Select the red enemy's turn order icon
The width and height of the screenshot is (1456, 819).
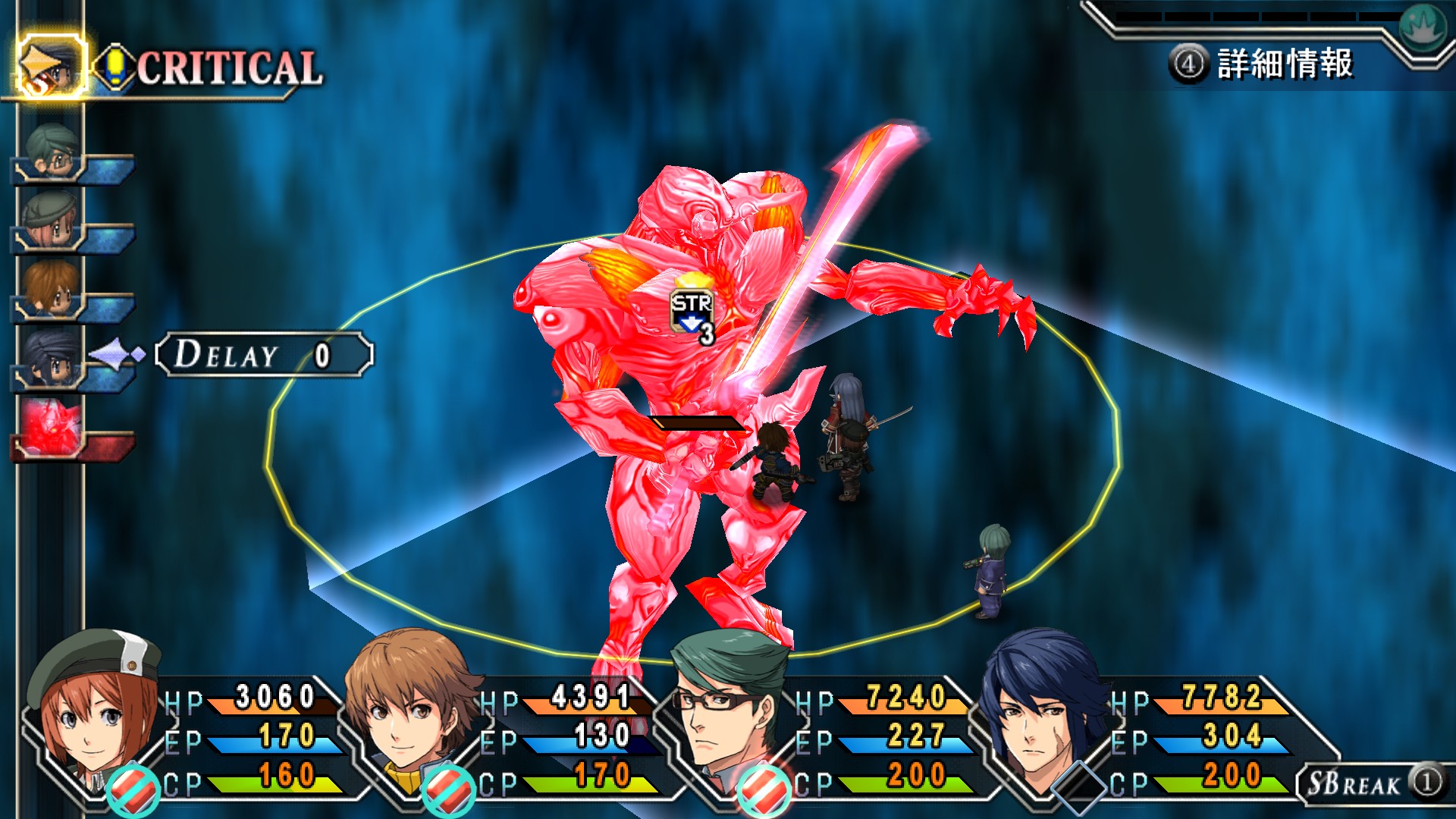[x=52, y=426]
